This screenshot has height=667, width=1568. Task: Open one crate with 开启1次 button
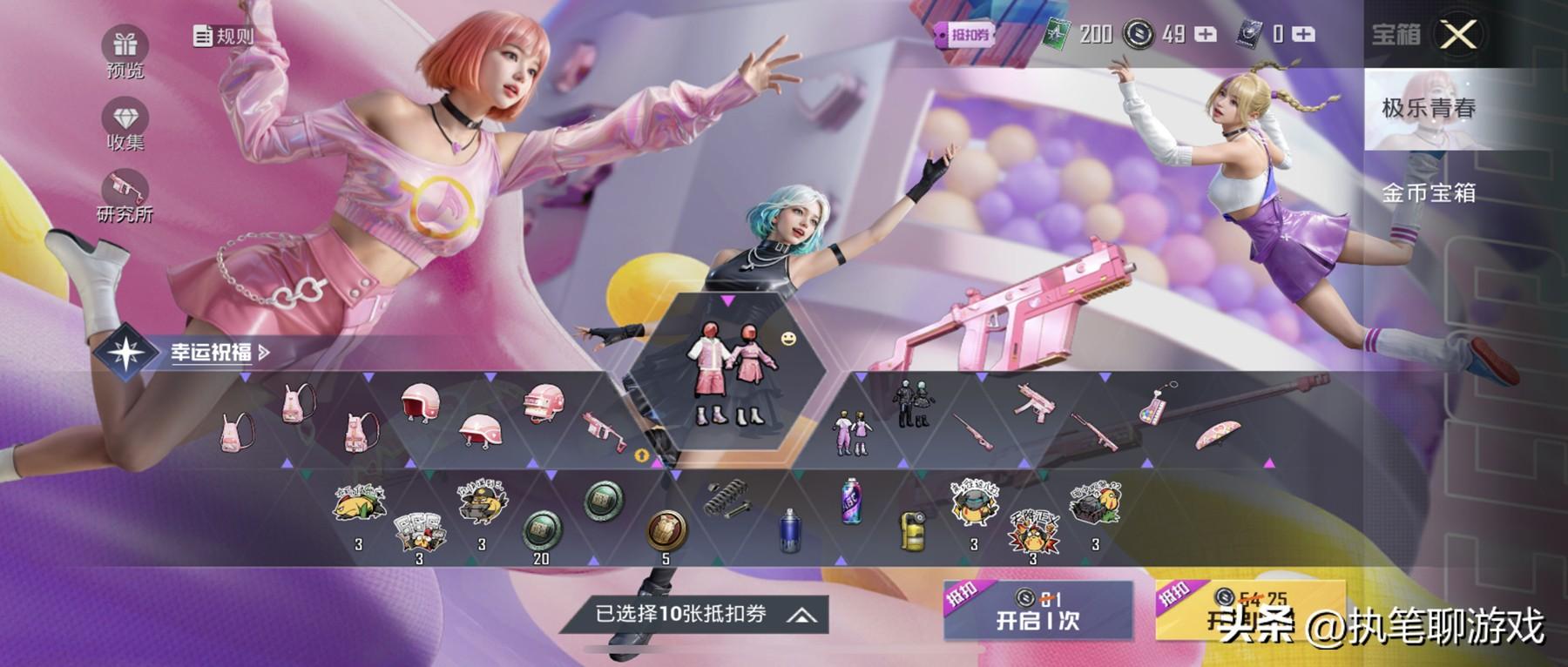[x=1037, y=610]
